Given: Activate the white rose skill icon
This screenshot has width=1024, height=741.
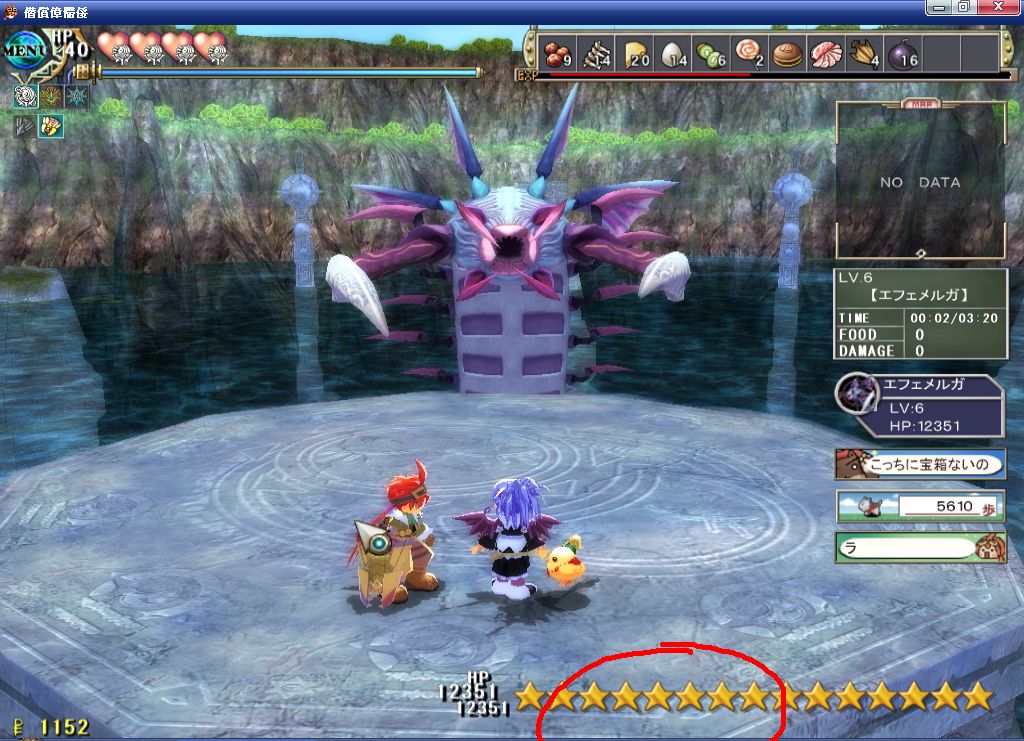Looking at the screenshot, I should [26, 96].
